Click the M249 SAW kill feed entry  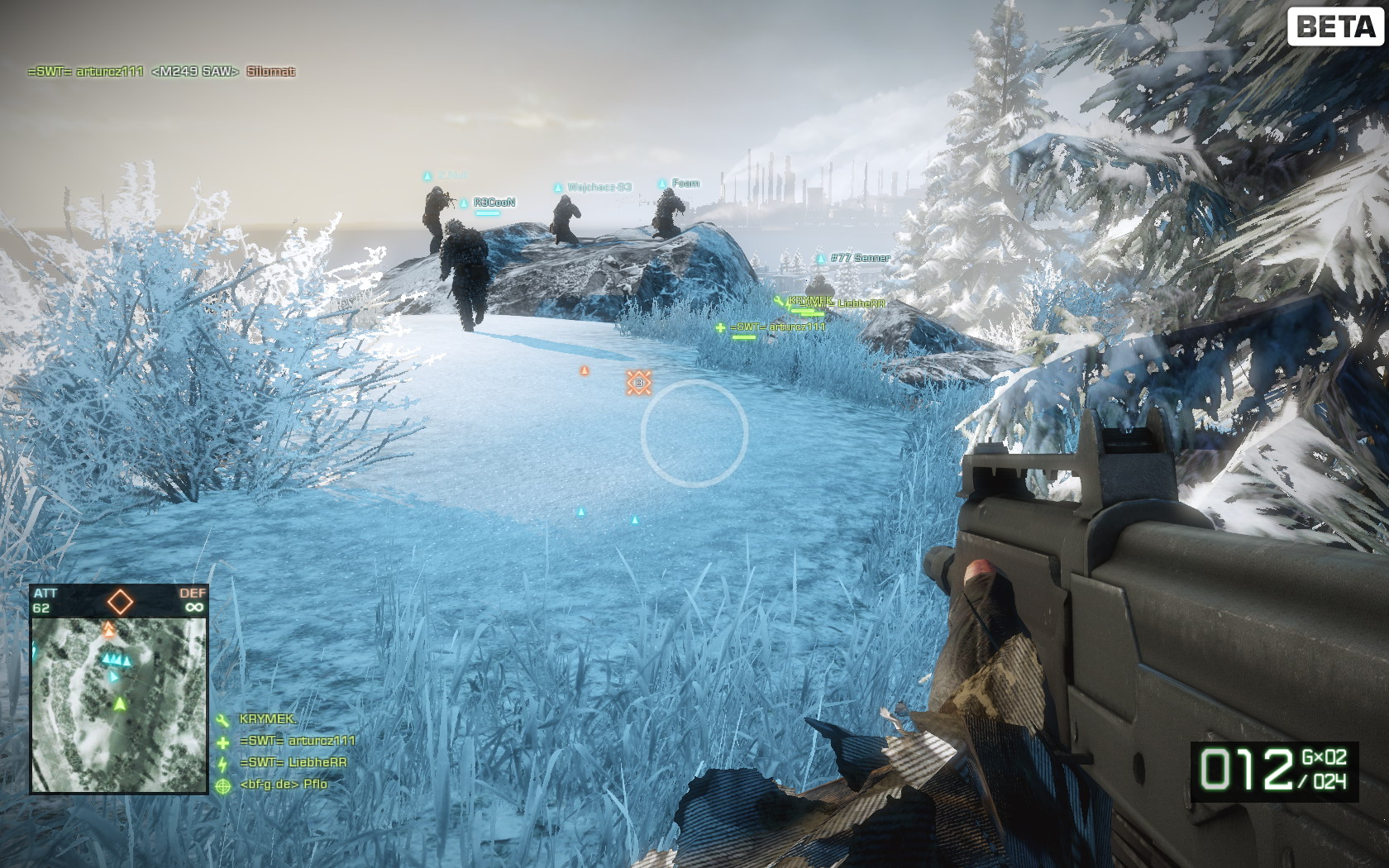click(195, 72)
